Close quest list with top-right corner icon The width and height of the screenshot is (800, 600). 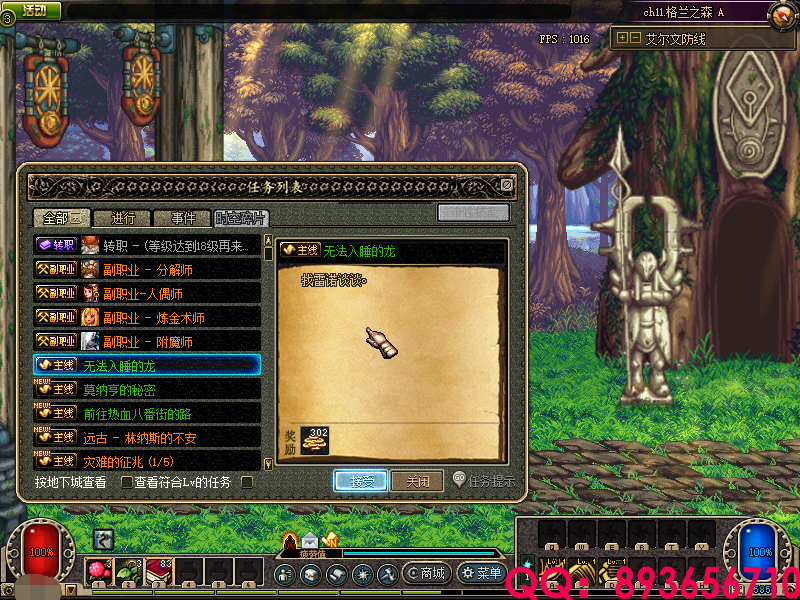click(507, 185)
